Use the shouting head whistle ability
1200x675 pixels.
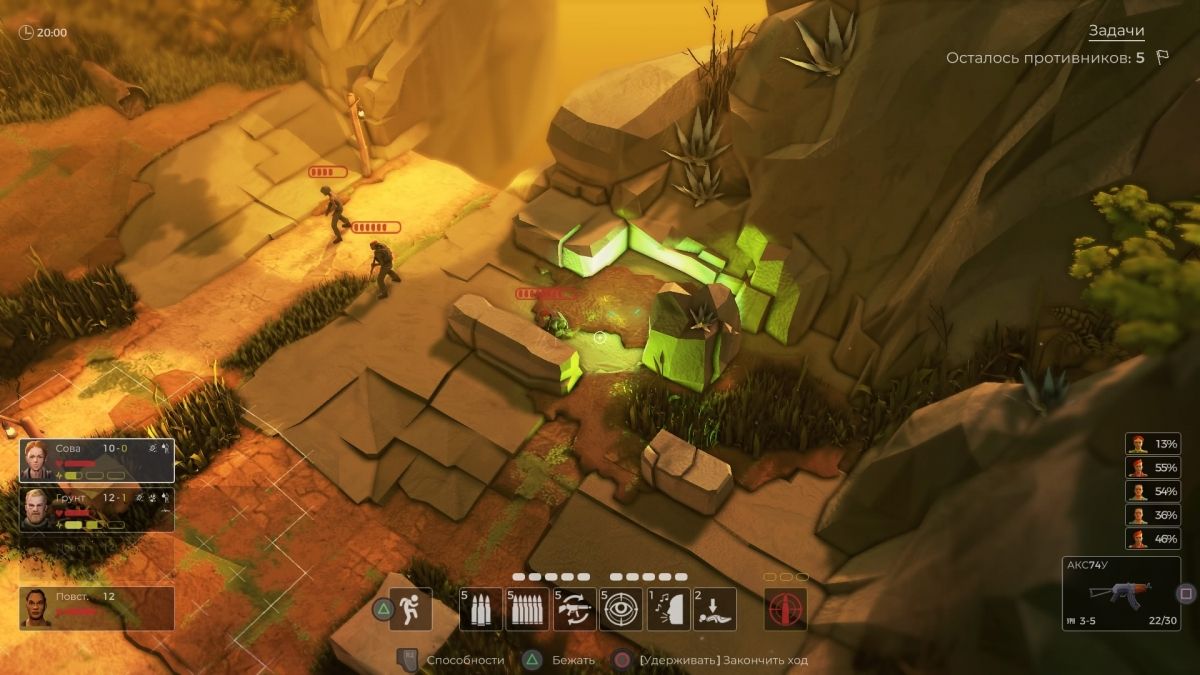pos(668,608)
